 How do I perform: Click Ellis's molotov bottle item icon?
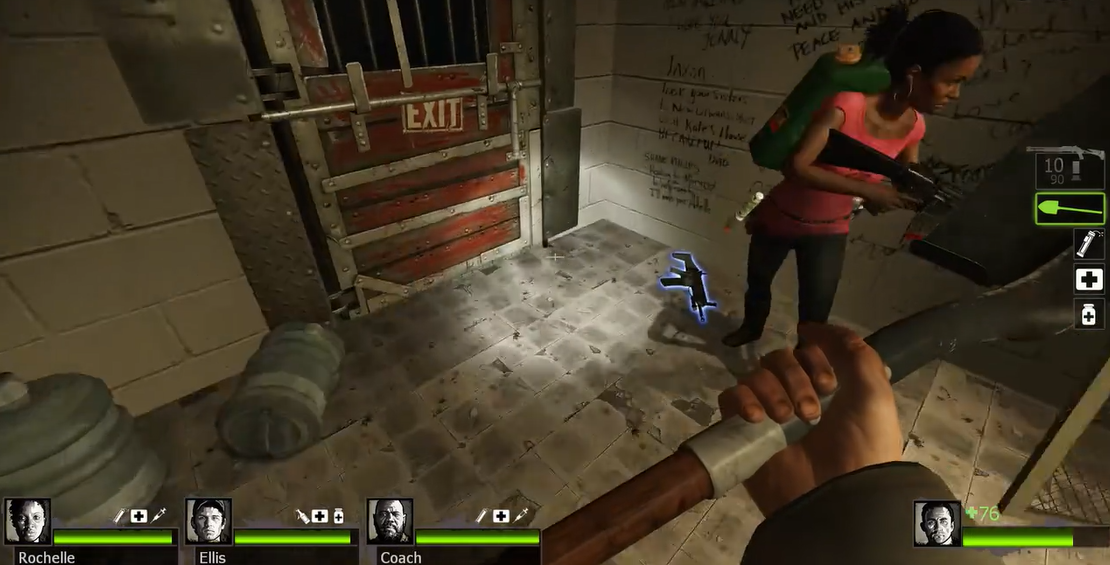301,515
